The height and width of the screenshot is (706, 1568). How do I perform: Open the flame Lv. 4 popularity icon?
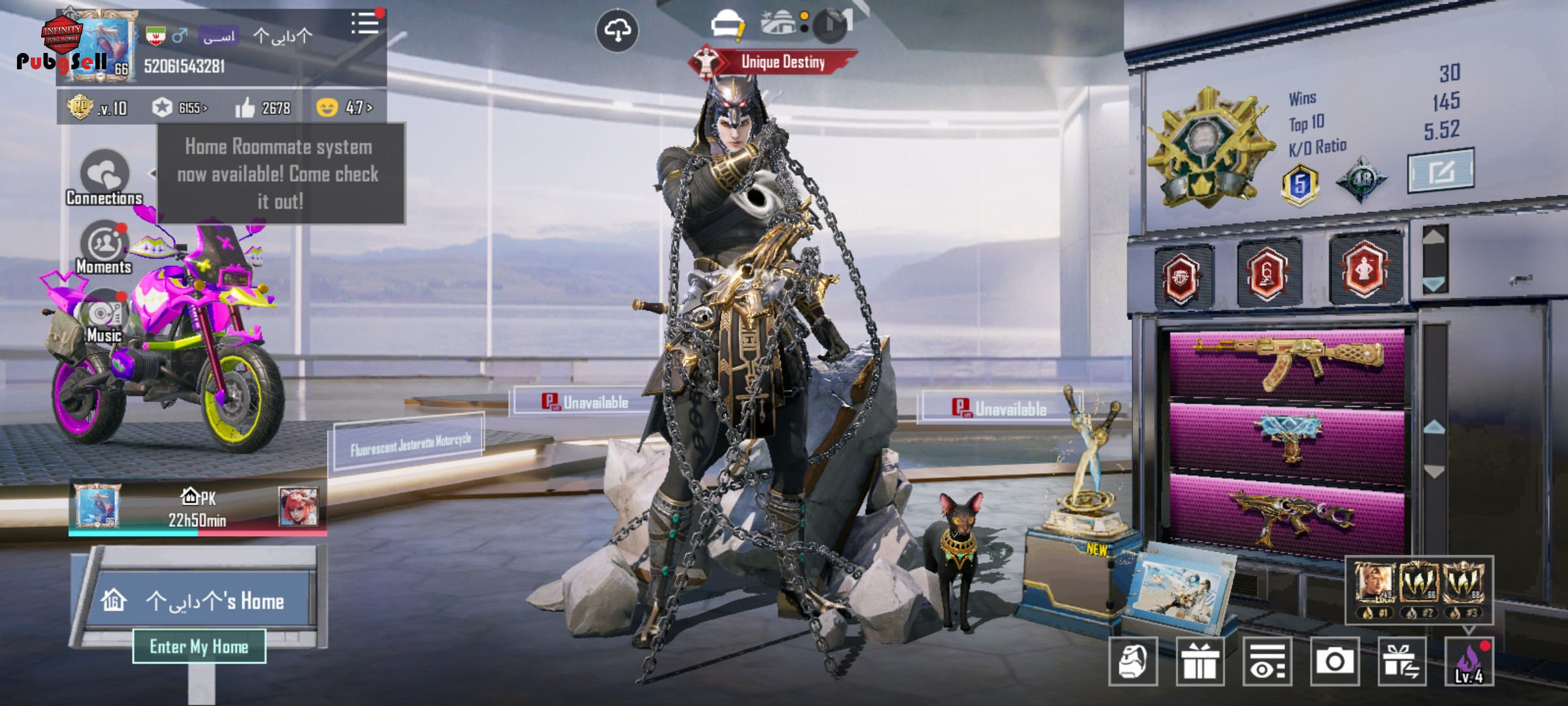tap(1469, 662)
